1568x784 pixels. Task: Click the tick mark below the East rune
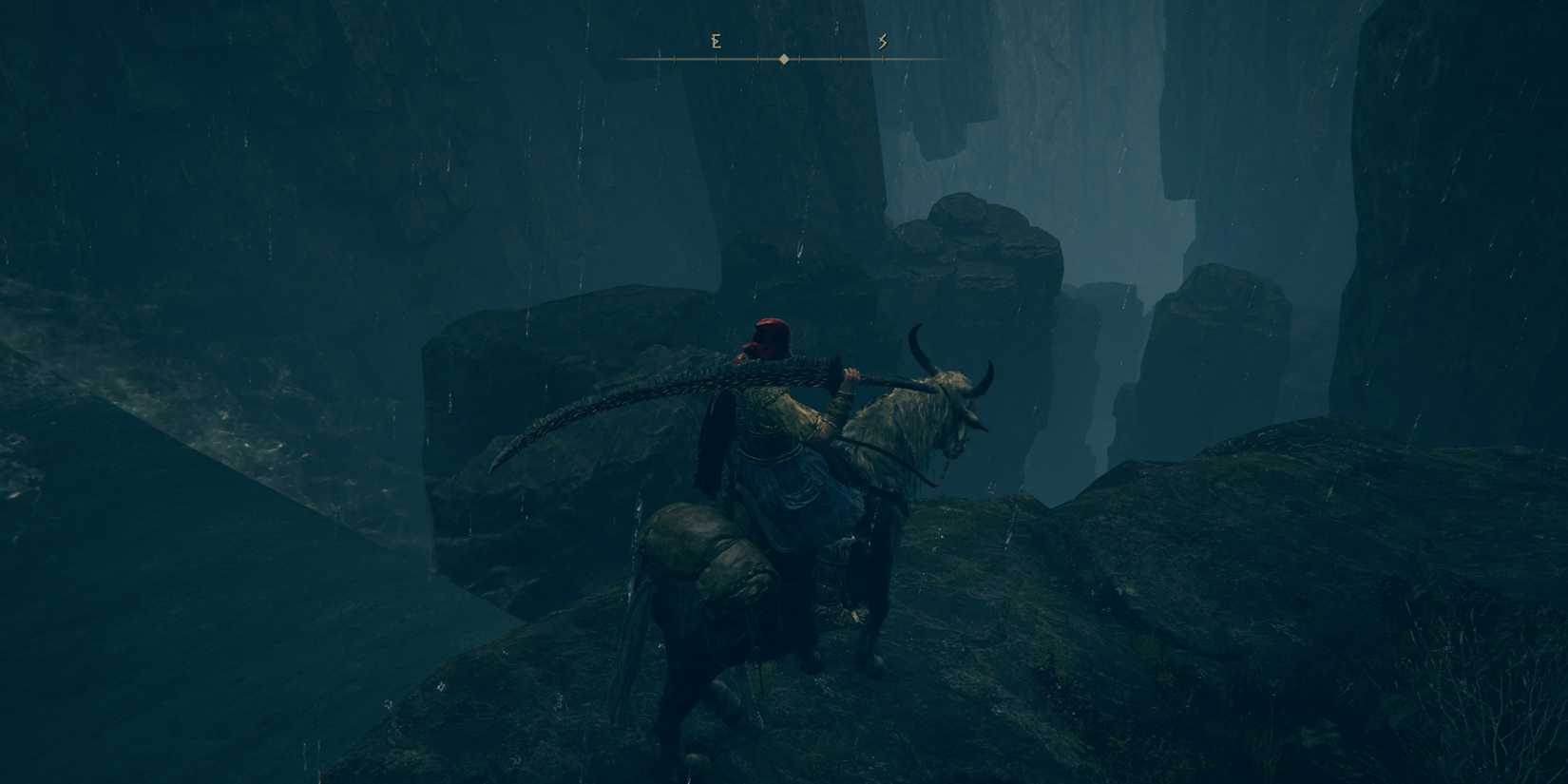pos(717,59)
